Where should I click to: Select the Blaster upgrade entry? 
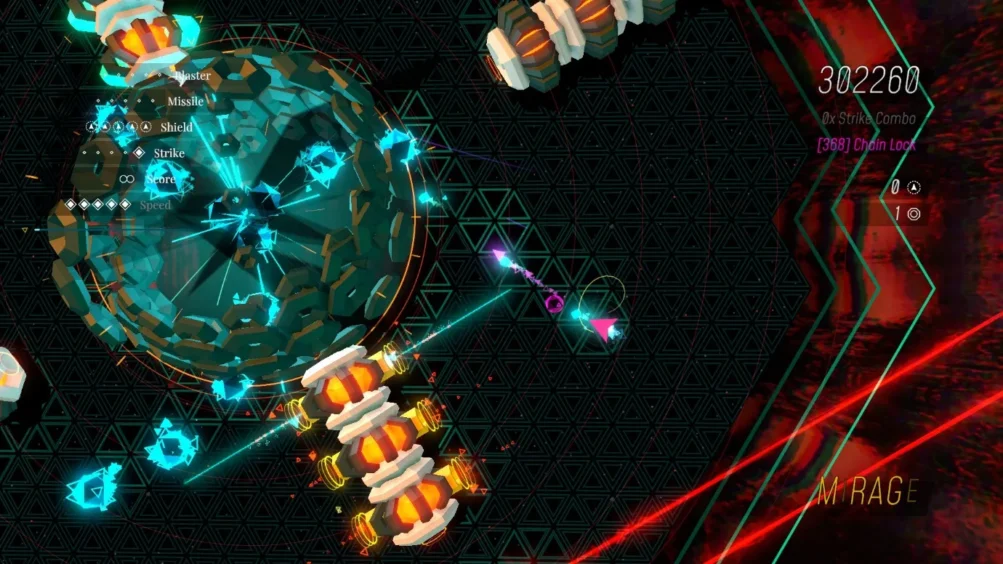(191, 75)
